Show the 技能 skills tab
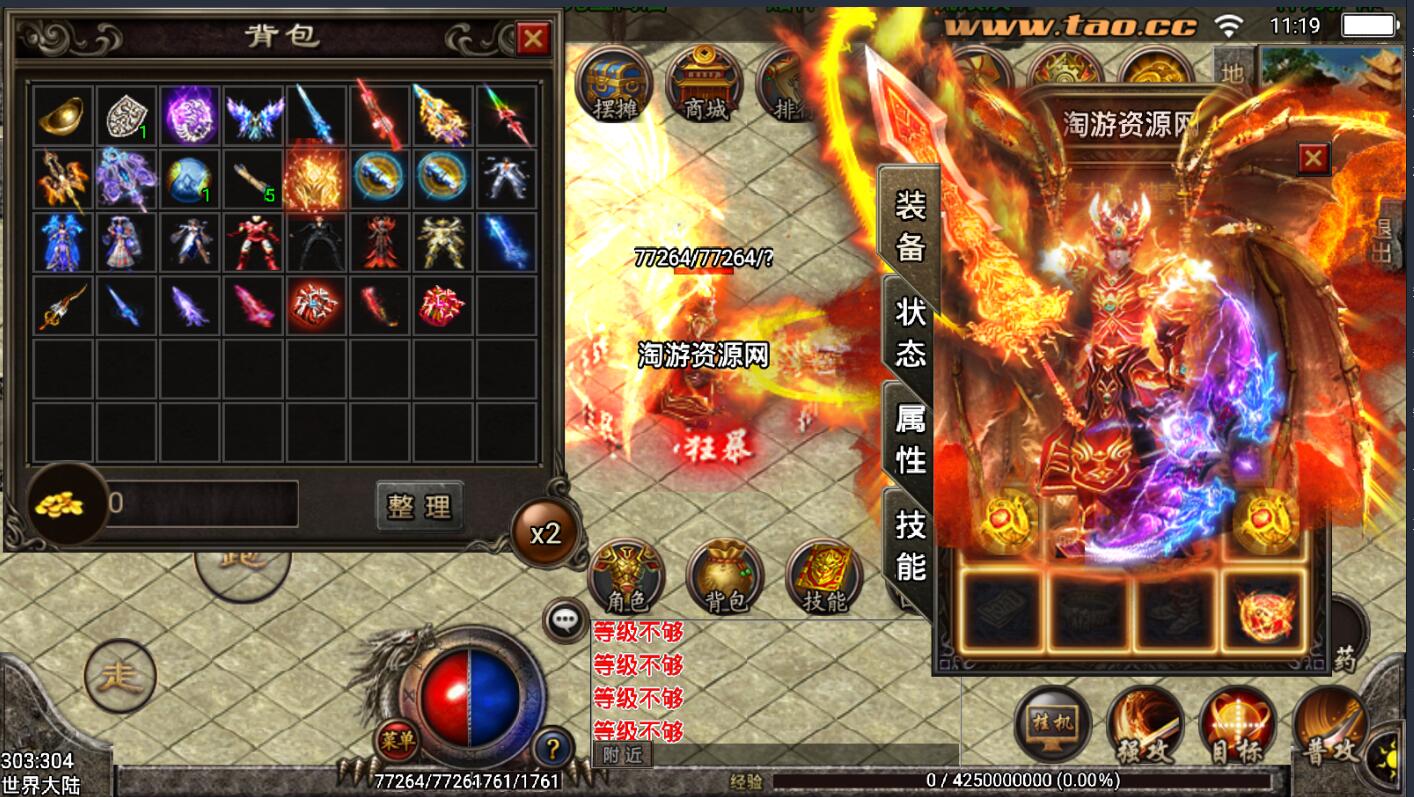The height and width of the screenshot is (797, 1414). pos(910,545)
